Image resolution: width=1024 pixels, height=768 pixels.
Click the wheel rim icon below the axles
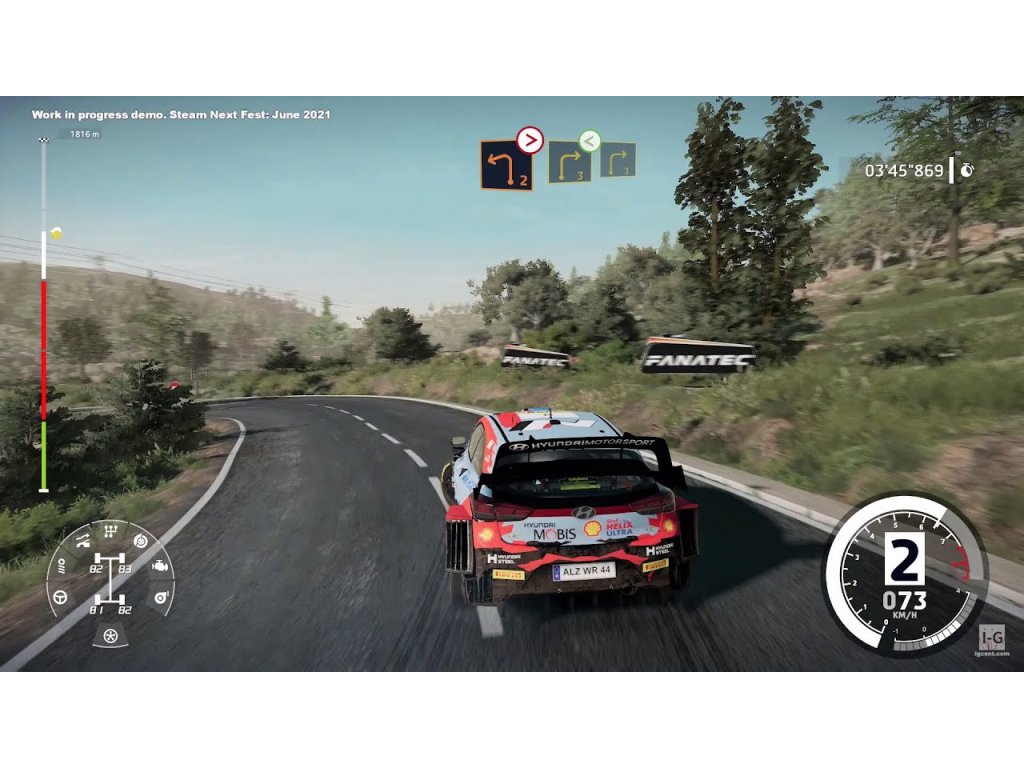pyautogui.click(x=110, y=635)
